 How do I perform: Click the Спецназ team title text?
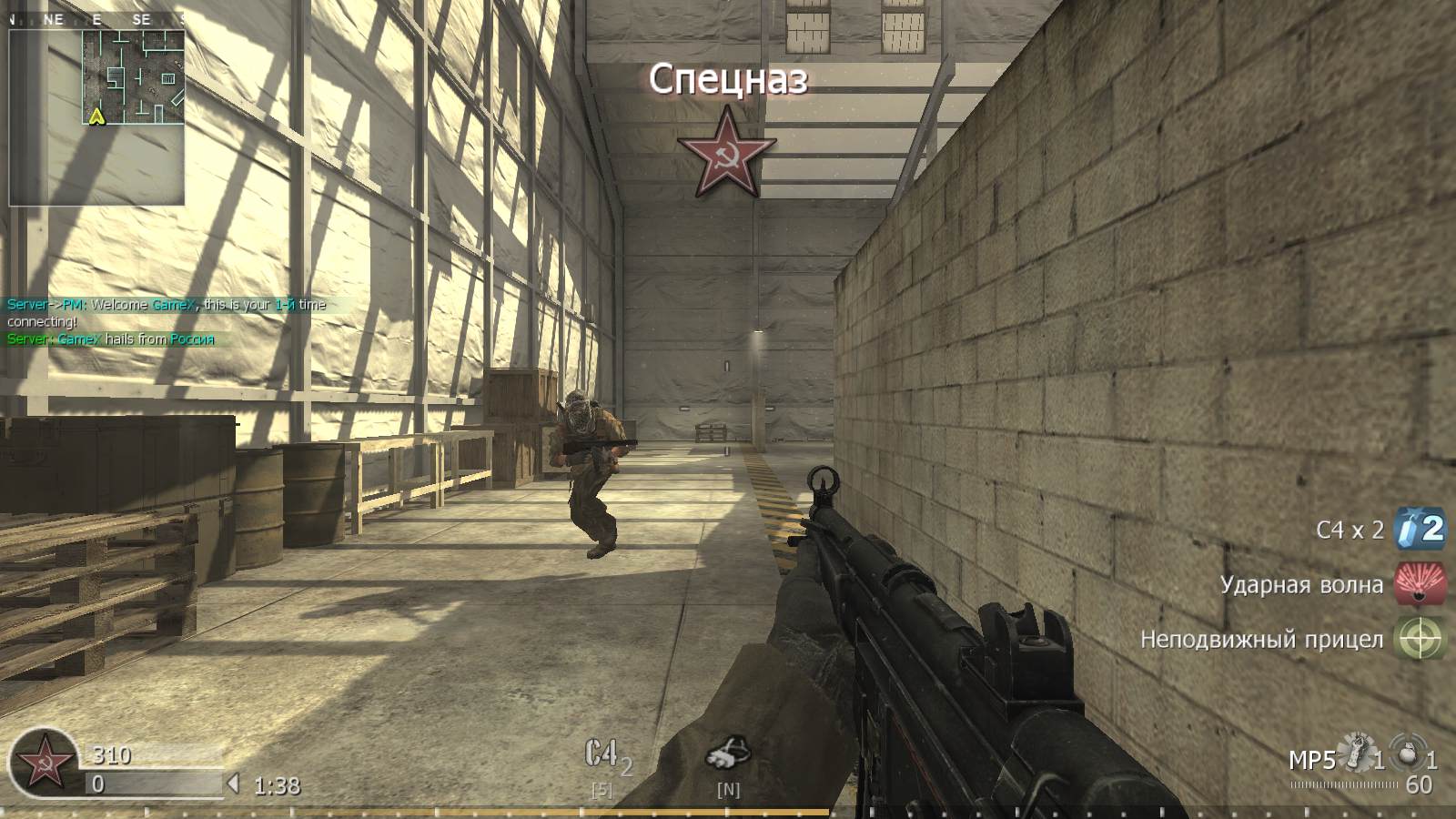point(727,81)
